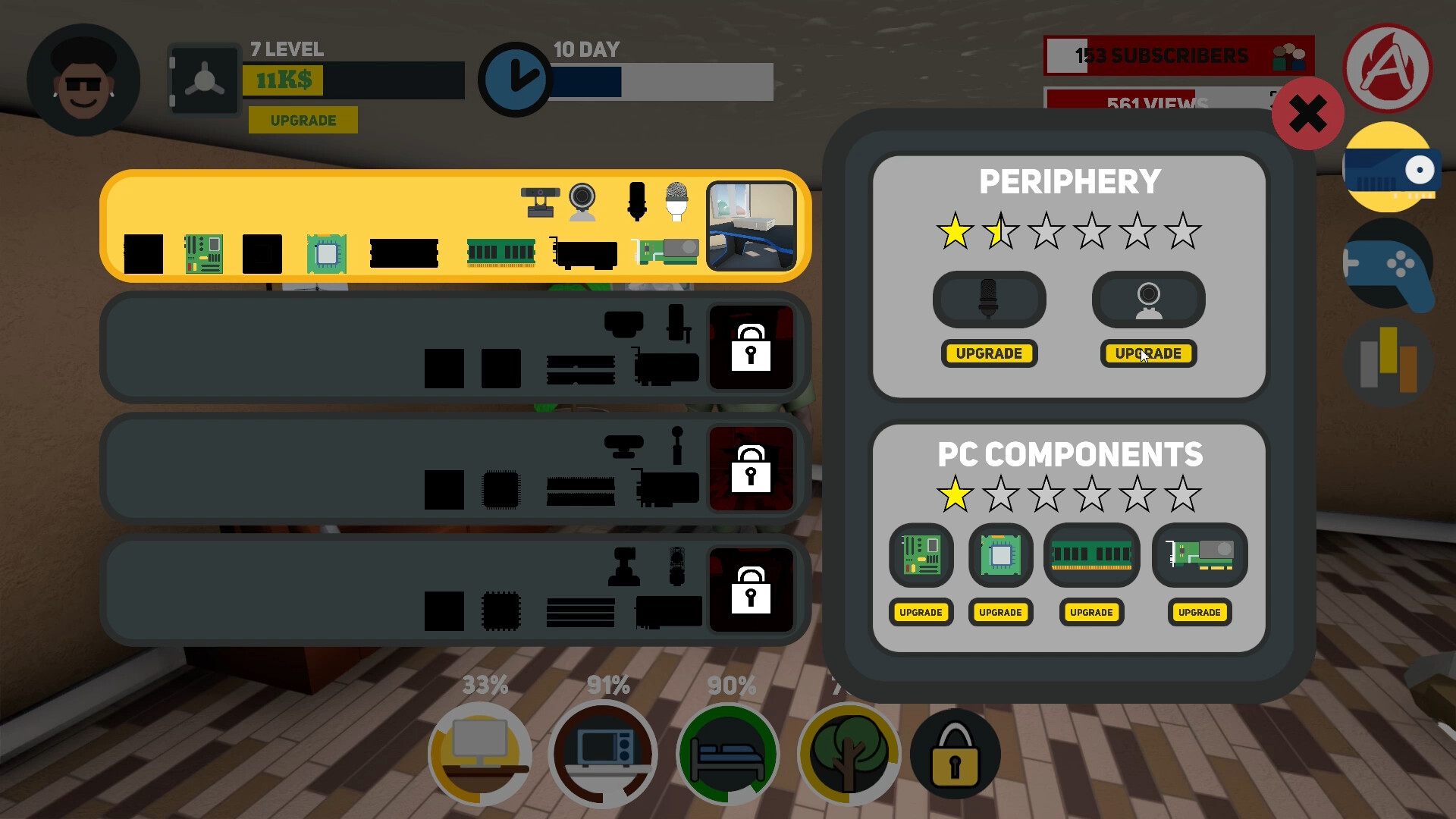Screen dimensions: 1456x819
Task: Click the padlock need icon at the bottom
Action: coord(955,753)
